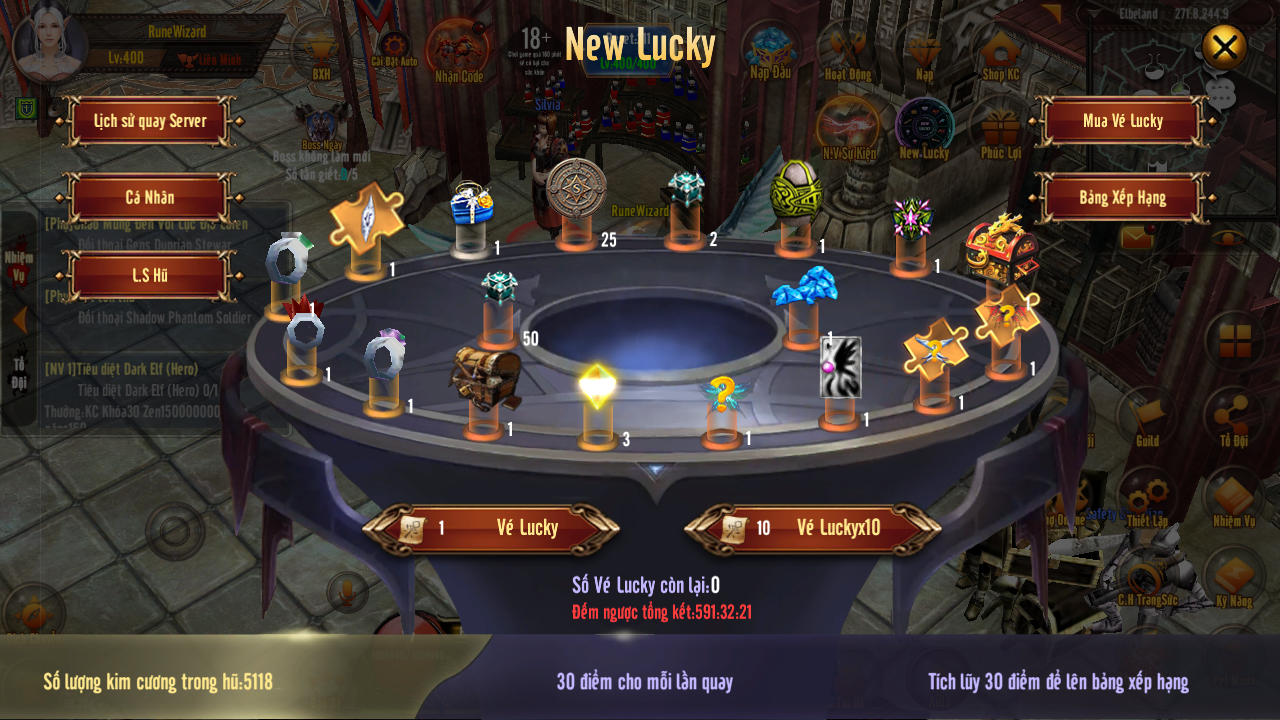This screenshot has height=720, width=1280.
Task: Show the Cá Nhân spin history
Action: [x=150, y=197]
